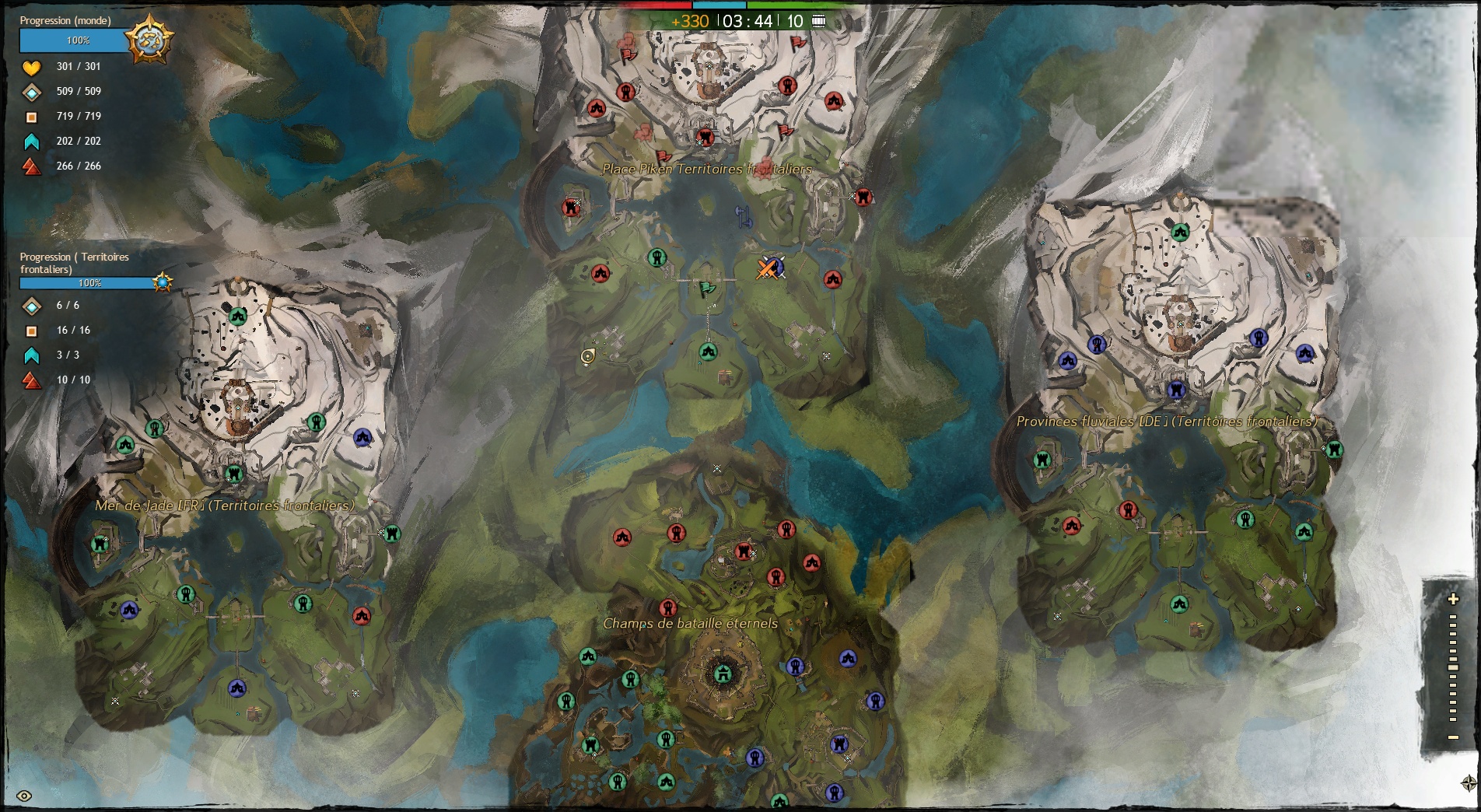This screenshot has height=812, width=1481.
Task: Toggle the eye icon map display options
Action: coord(24,796)
